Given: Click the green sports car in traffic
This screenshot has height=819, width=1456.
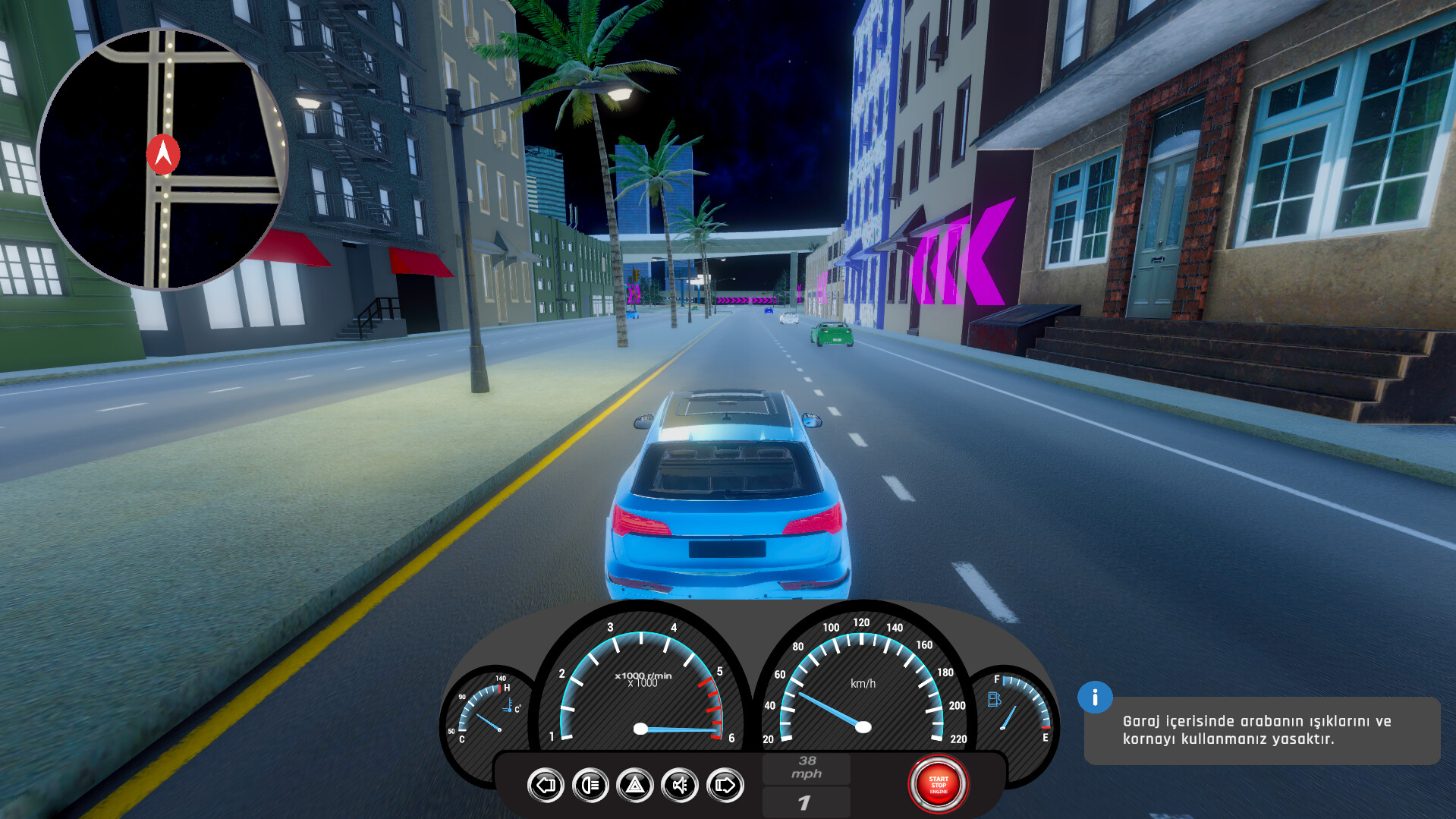Looking at the screenshot, I should pyautogui.click(x=831, y=334).
